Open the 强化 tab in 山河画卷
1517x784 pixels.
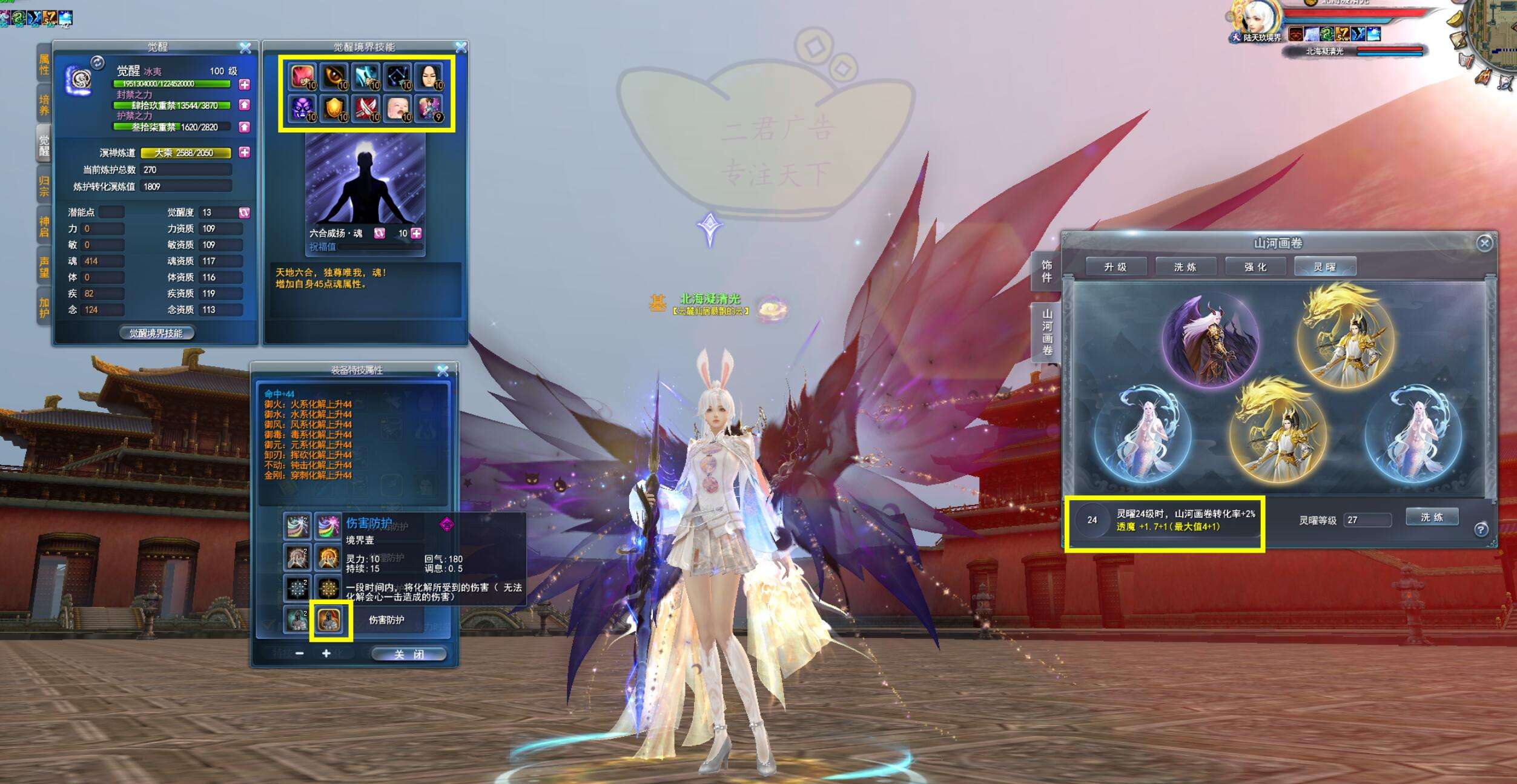[x=1255, y=267]
